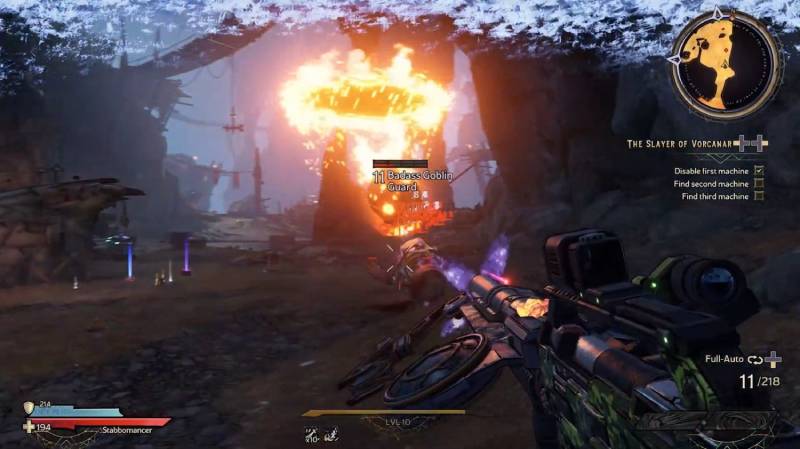The height and width of the screenshot is (449, 800).
Task: Switch the Full-Auto fire mode
Action: pos(726,358)
